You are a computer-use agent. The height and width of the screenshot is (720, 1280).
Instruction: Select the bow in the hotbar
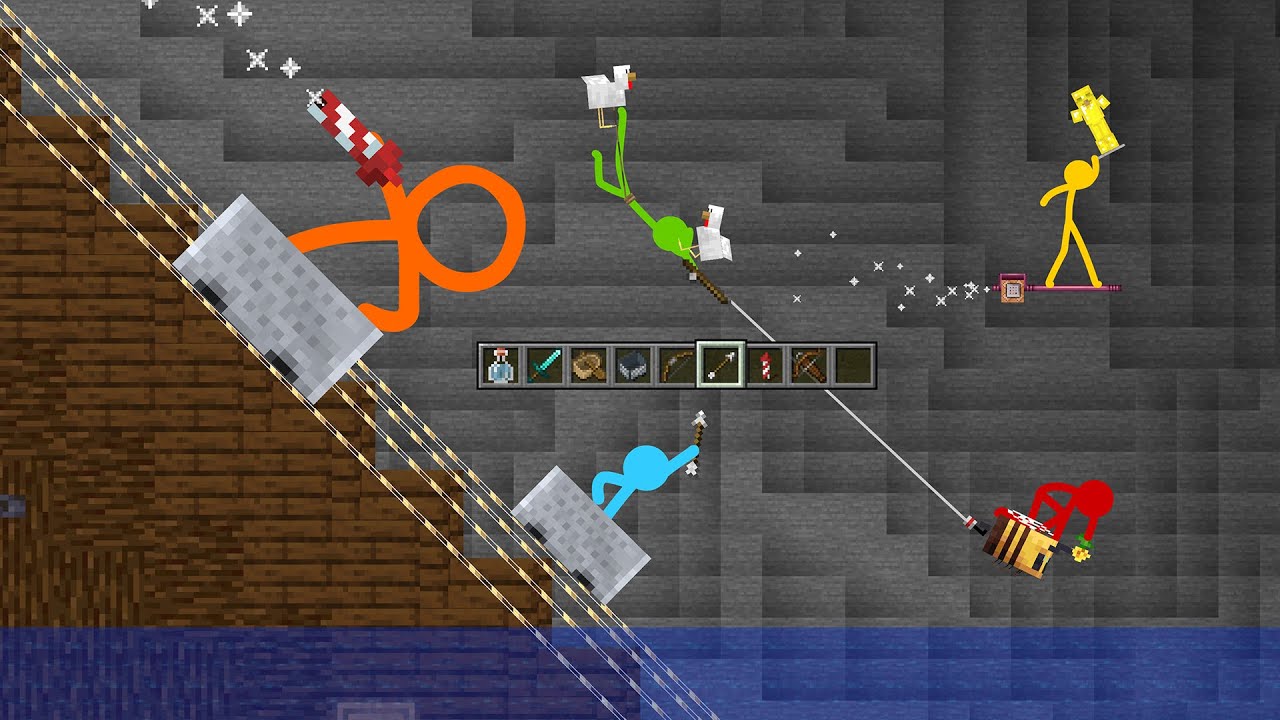click(675, 366)
